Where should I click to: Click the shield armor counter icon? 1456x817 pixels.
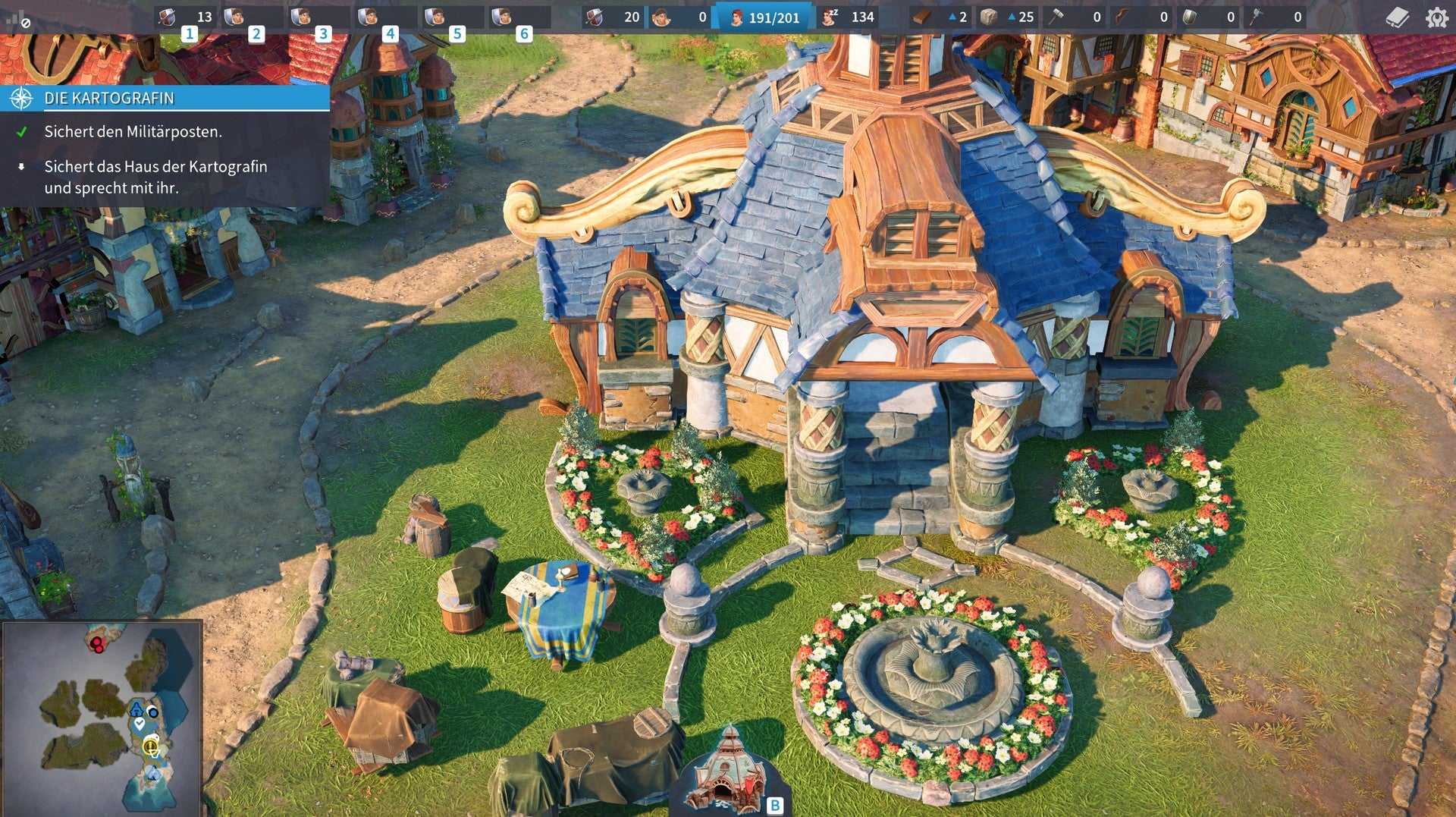1190,17
